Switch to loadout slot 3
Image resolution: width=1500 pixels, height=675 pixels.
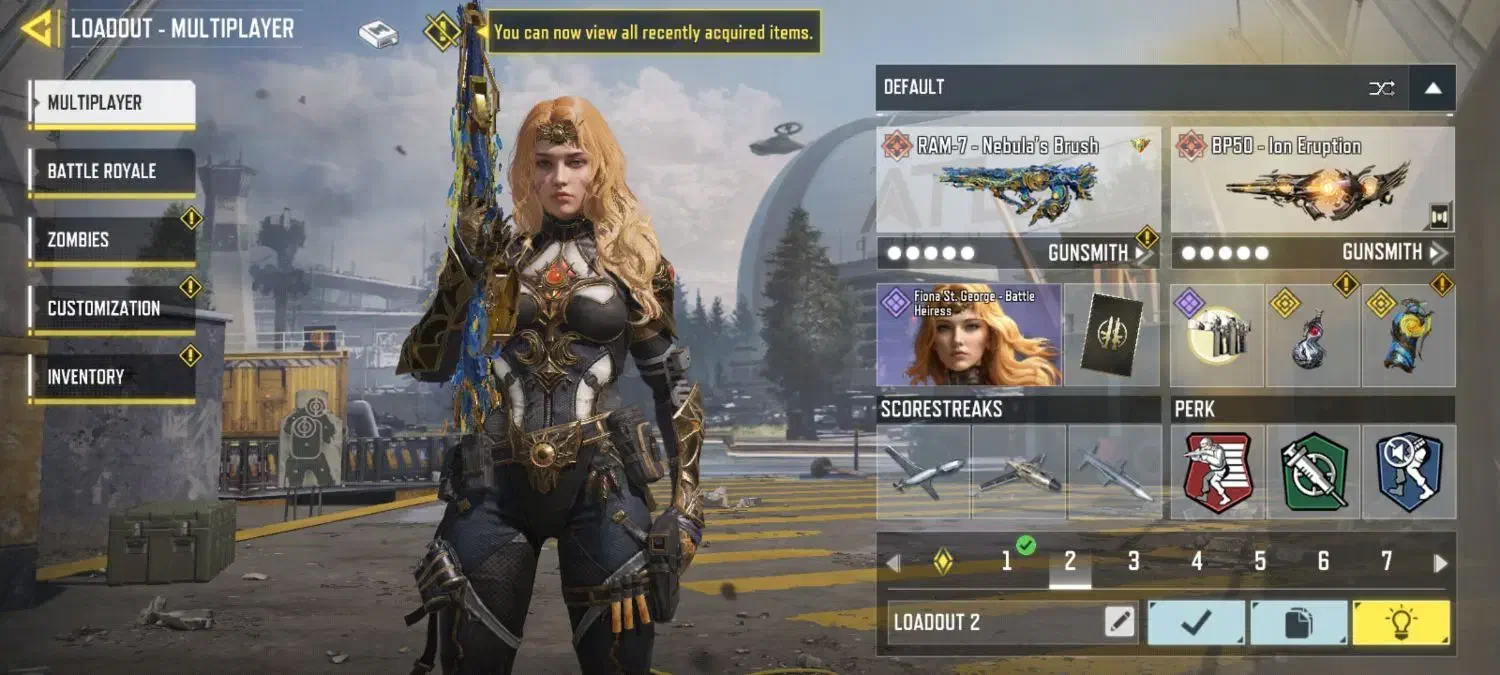(1133, 562)
